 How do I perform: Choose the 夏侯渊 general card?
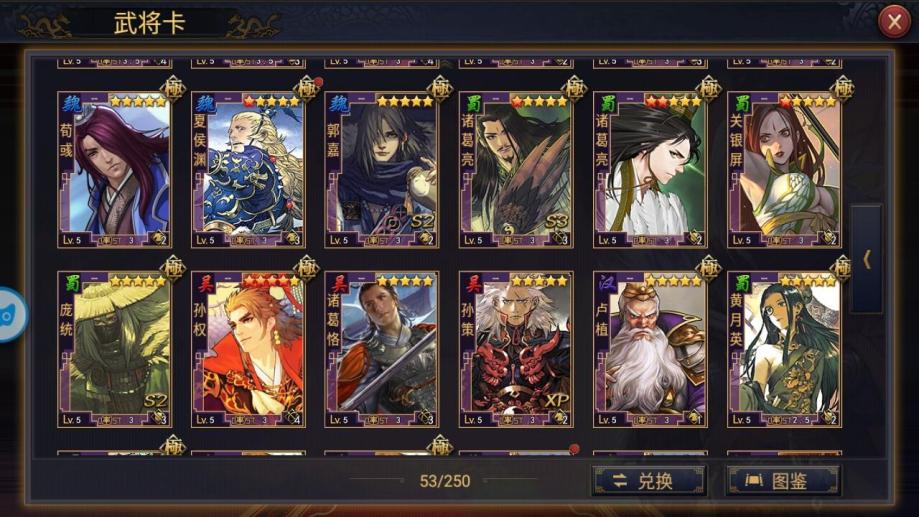click(247, 170)
